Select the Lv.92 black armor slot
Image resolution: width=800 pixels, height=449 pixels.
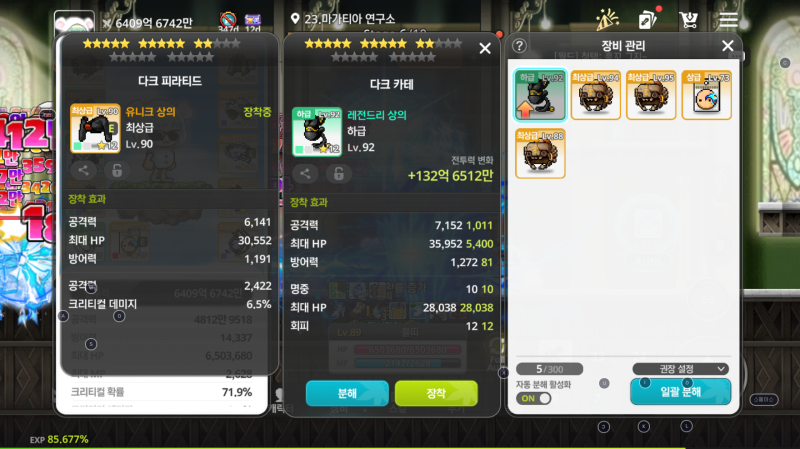coord(540,95)
